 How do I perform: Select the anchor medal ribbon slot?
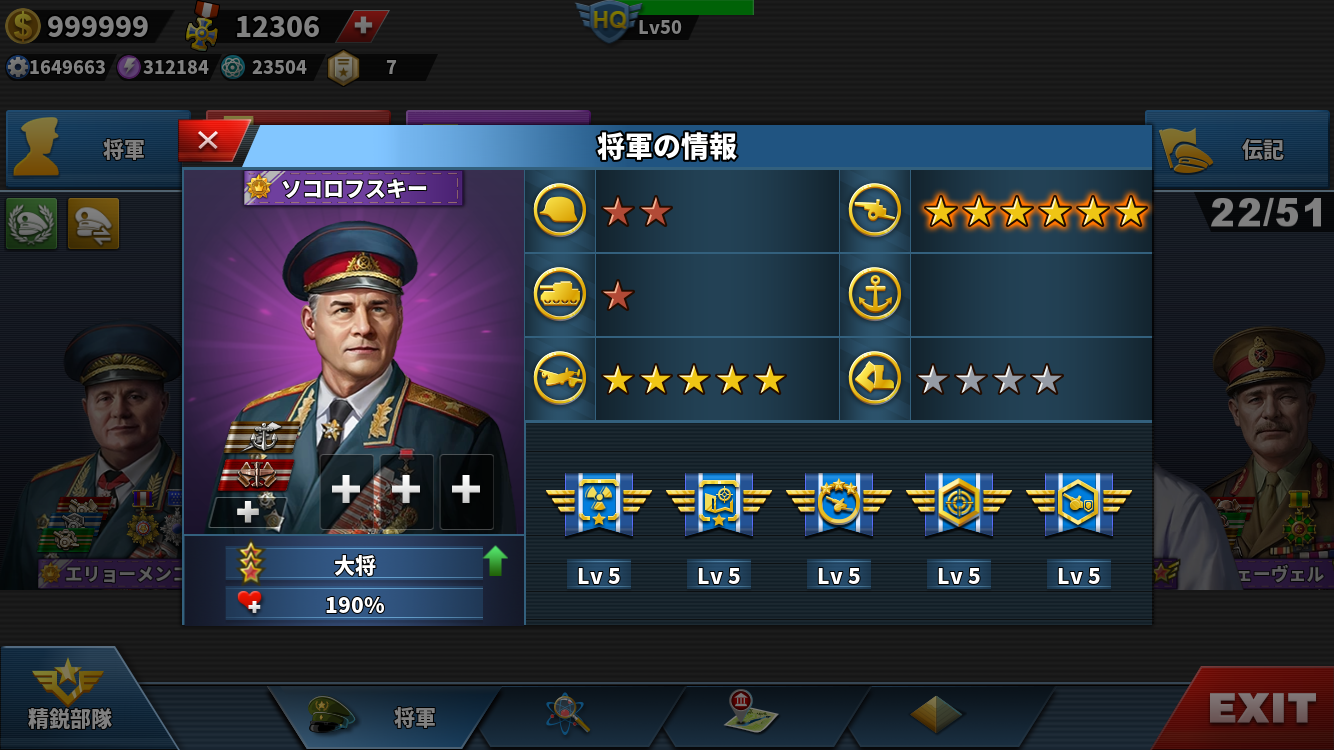pos(260,437)
